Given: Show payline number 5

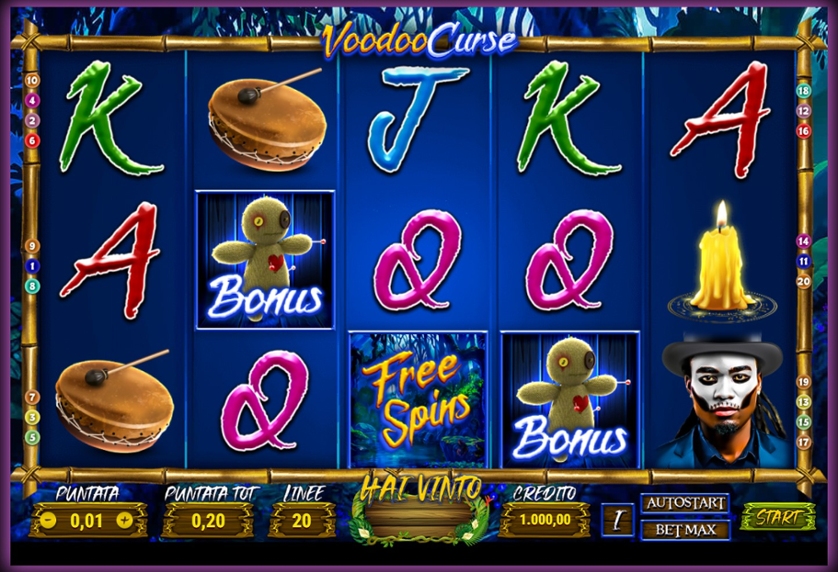Looking at the screenshot, I should (32, 437).
